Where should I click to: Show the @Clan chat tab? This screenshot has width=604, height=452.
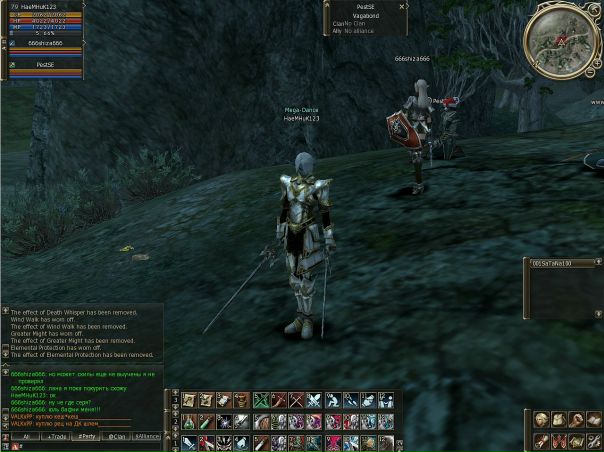[118, 437]
